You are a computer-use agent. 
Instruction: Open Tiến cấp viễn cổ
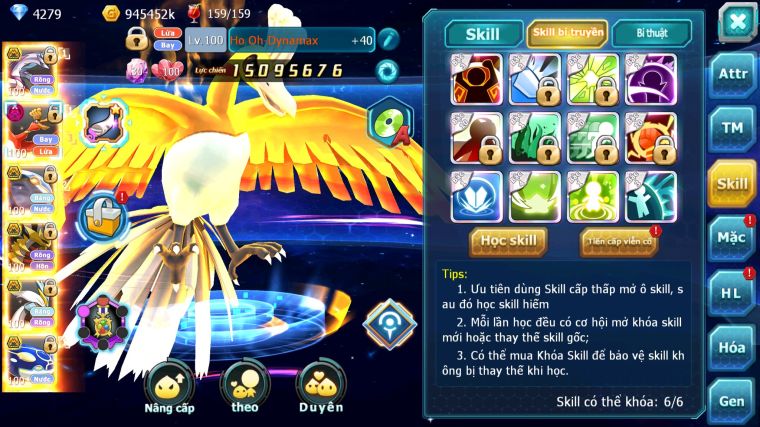coord(618,241)
